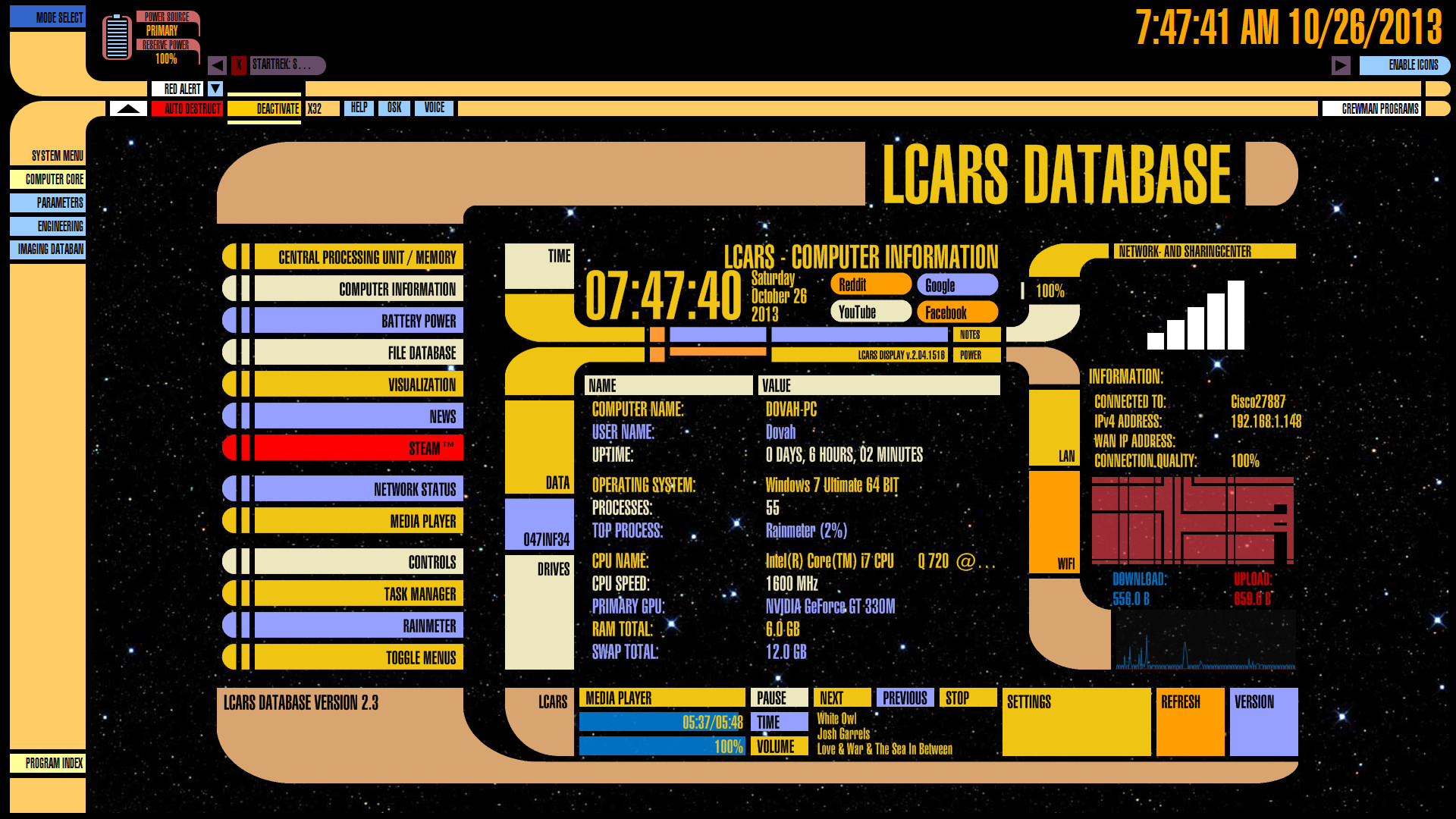Skip to the Next track
The image size is (1456, 819).
842,698
